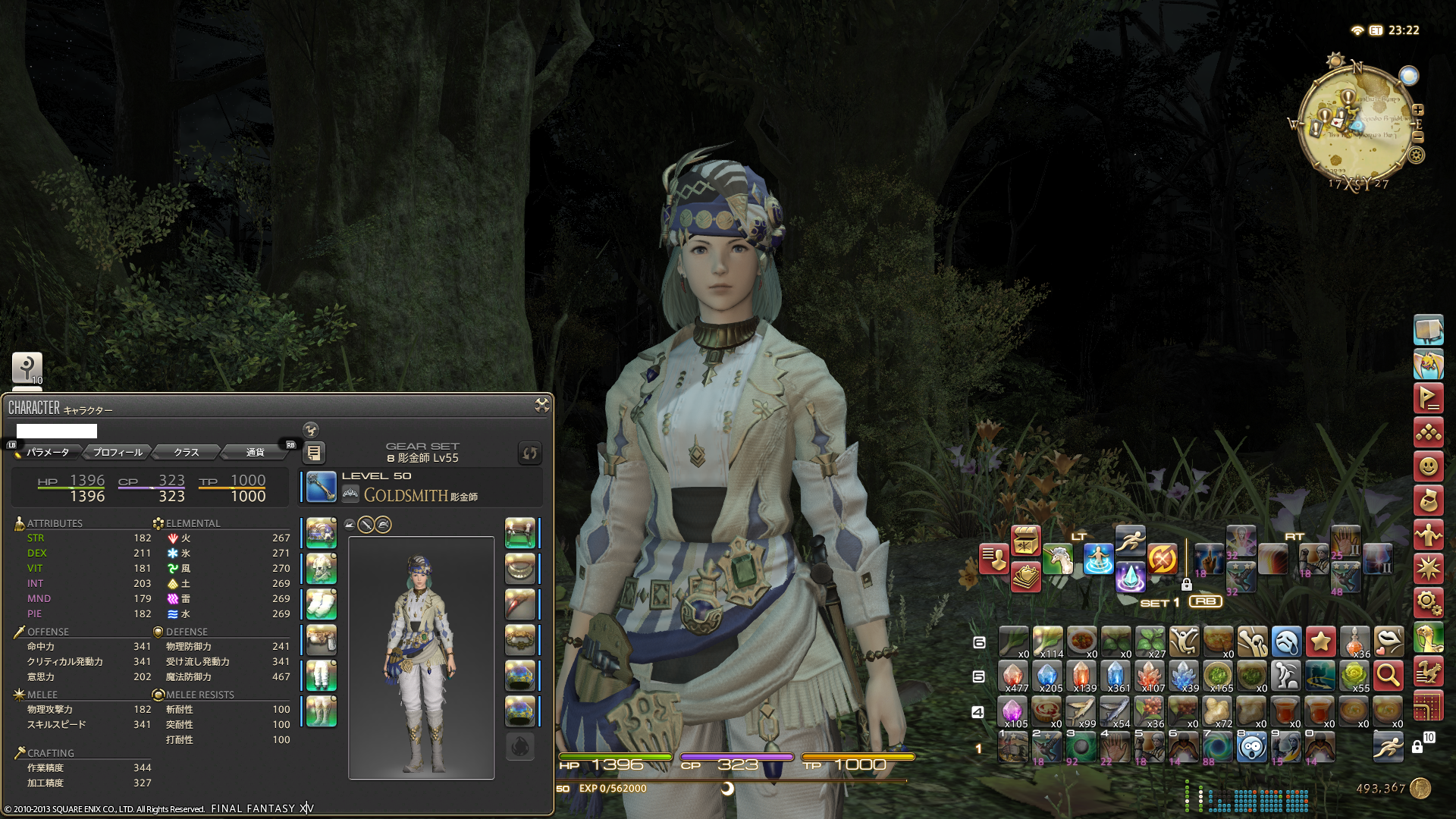Click the gear set update arrows button
Viewport: 1456px width, 819px height.
(529, 453)
